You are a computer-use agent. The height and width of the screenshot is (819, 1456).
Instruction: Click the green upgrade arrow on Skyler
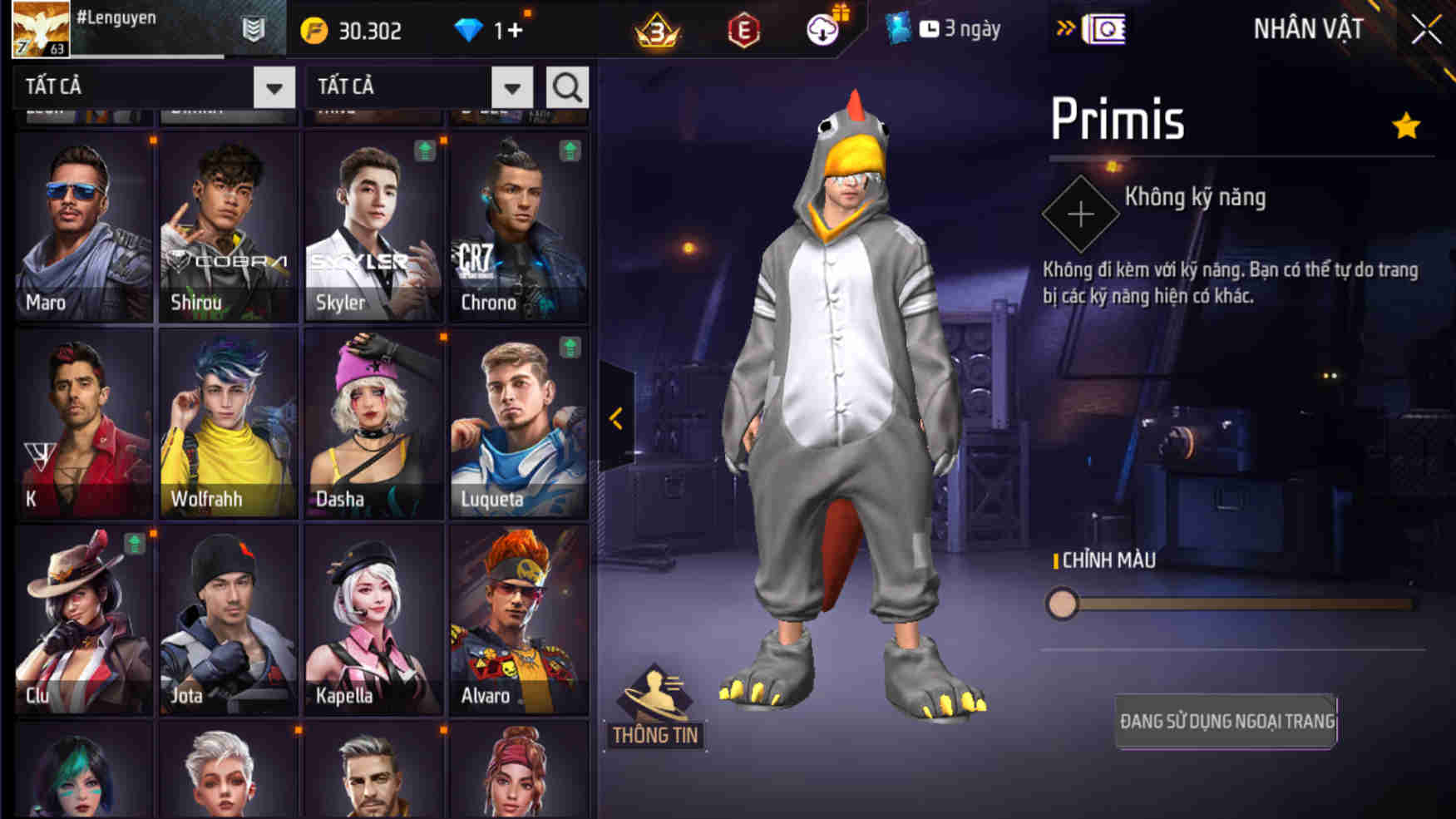click(426, 150)
